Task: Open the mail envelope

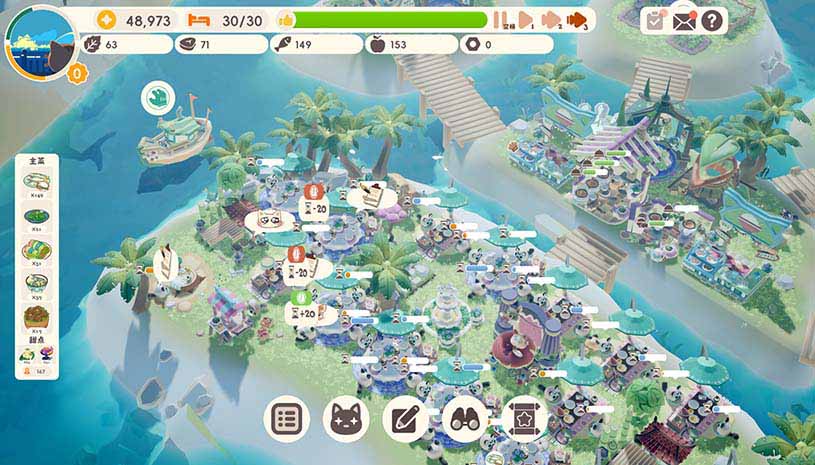Action: coord(684,20)
